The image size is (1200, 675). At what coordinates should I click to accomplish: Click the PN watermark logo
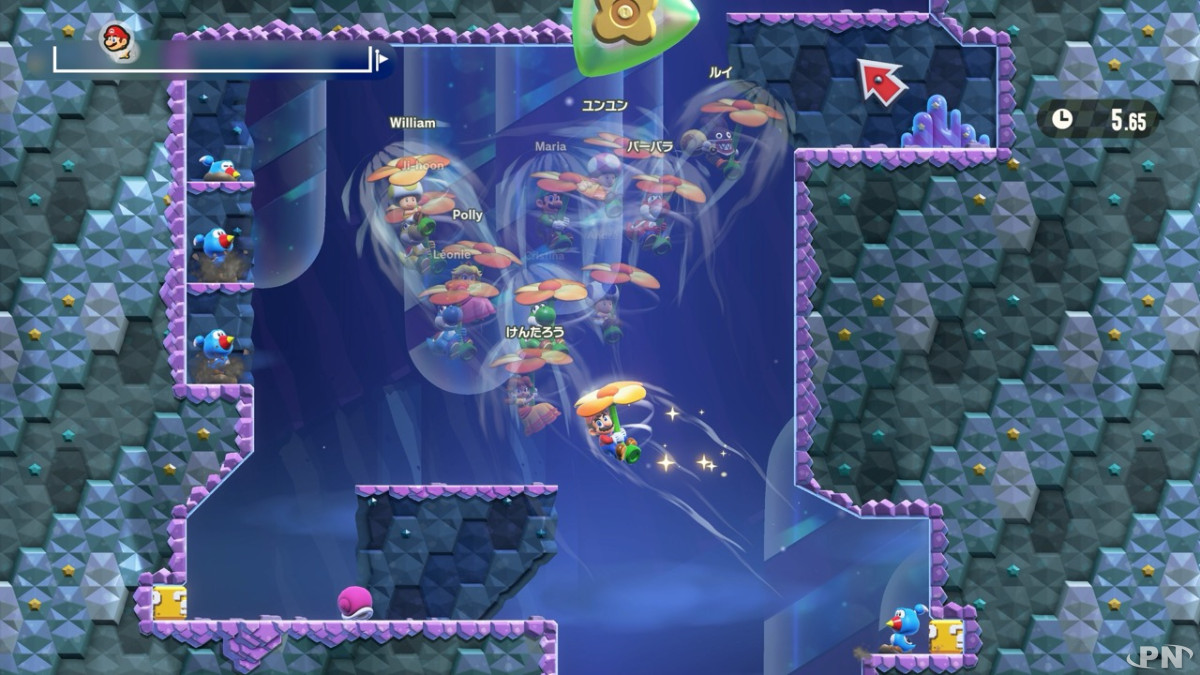(x=1159, y=655)
